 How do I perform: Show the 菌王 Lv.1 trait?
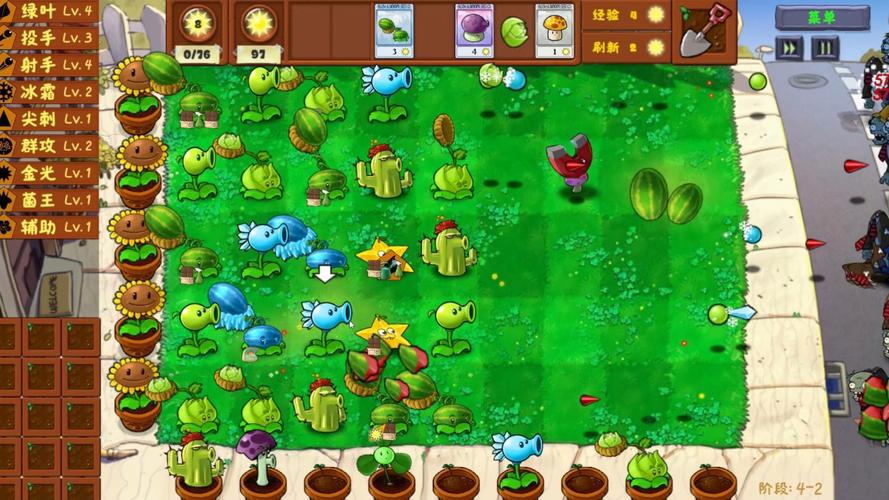[x=49, y=200]
